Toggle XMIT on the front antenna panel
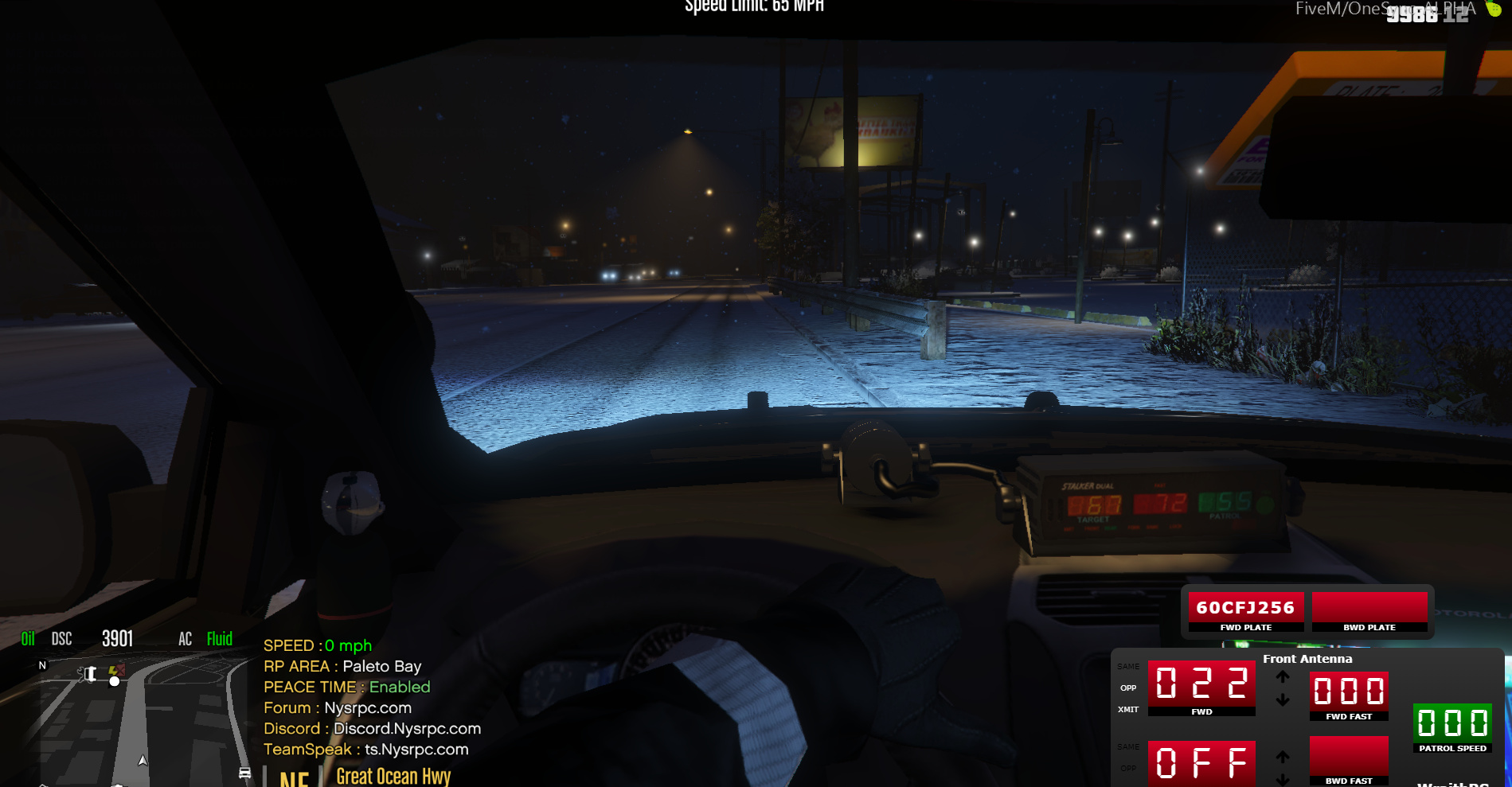Screen dimensions: 1512x787 [1128, 709]
